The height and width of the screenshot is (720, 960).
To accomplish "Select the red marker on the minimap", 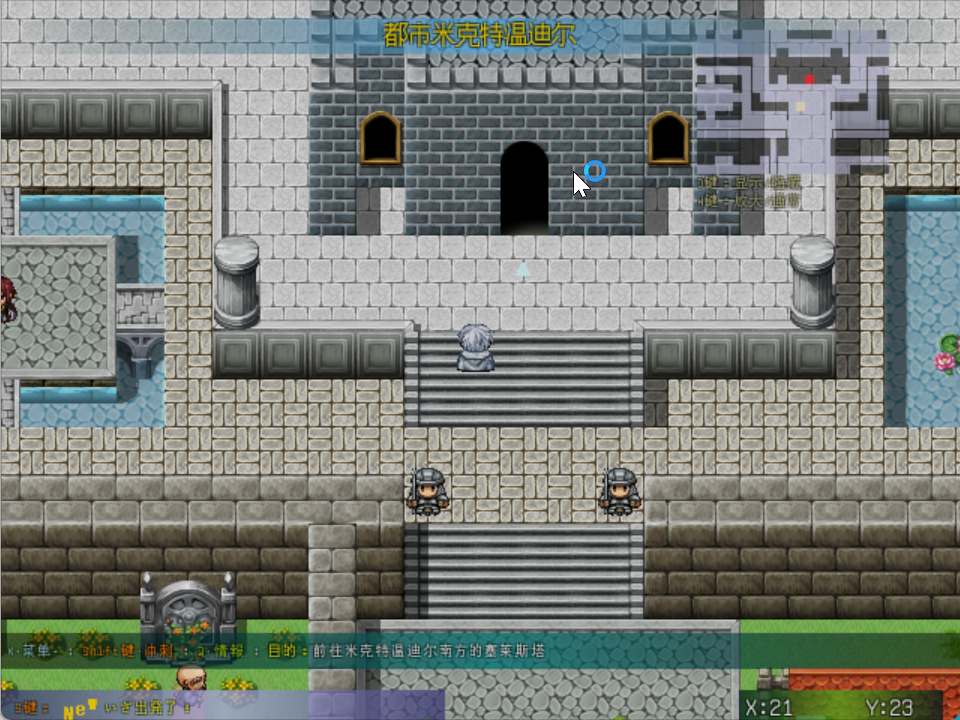I will click(x=809, y=78).
